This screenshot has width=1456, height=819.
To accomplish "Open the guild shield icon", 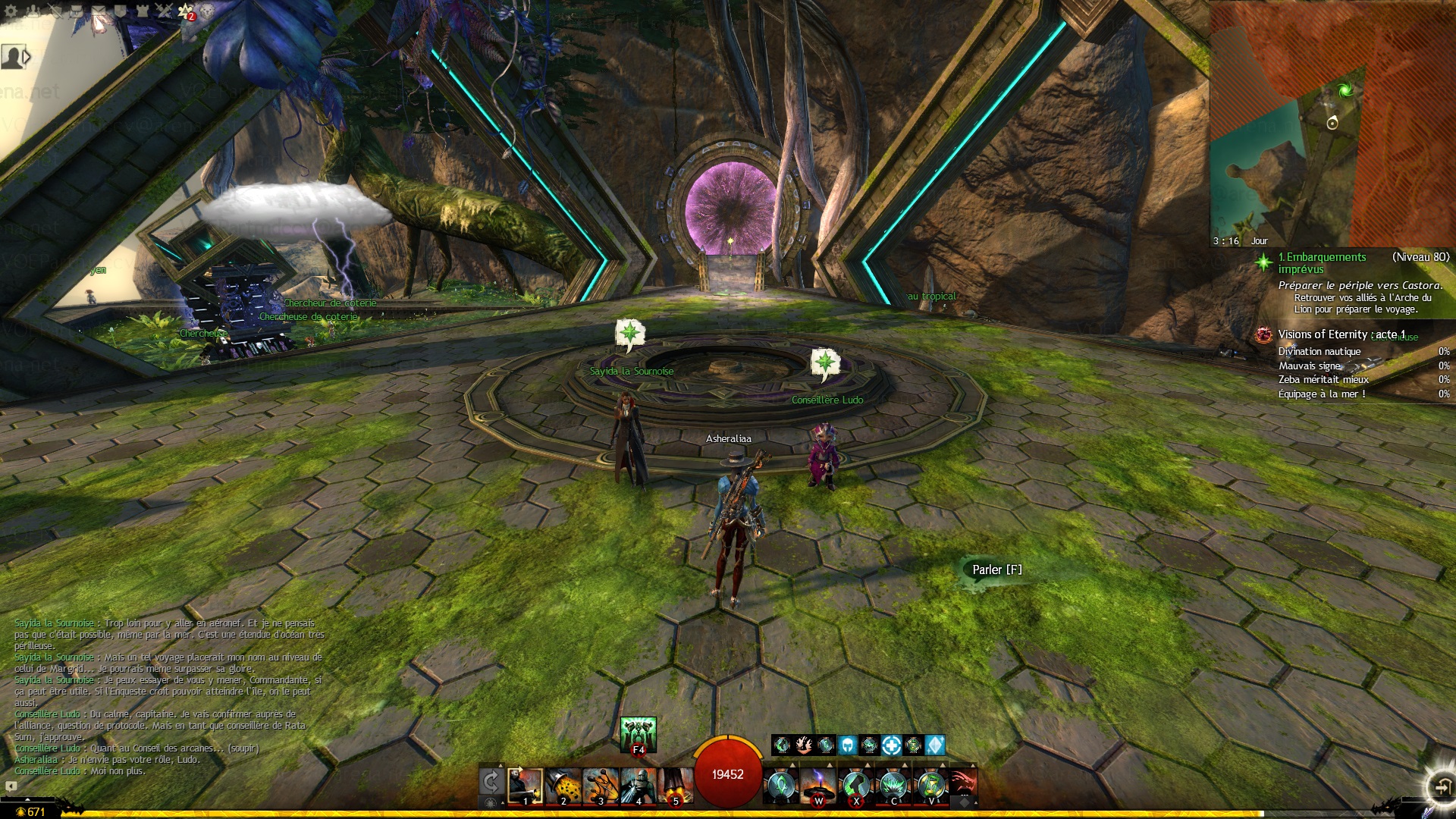I will click(120, 11).
